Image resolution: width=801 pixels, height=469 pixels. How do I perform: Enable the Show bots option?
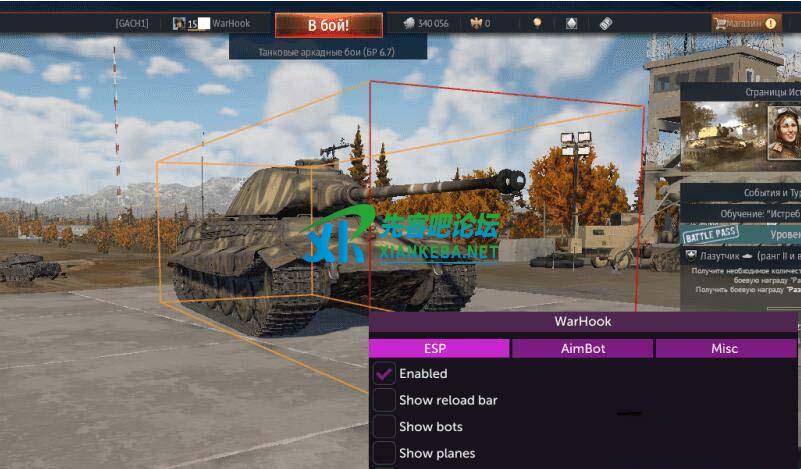click(x=384, y=427)
